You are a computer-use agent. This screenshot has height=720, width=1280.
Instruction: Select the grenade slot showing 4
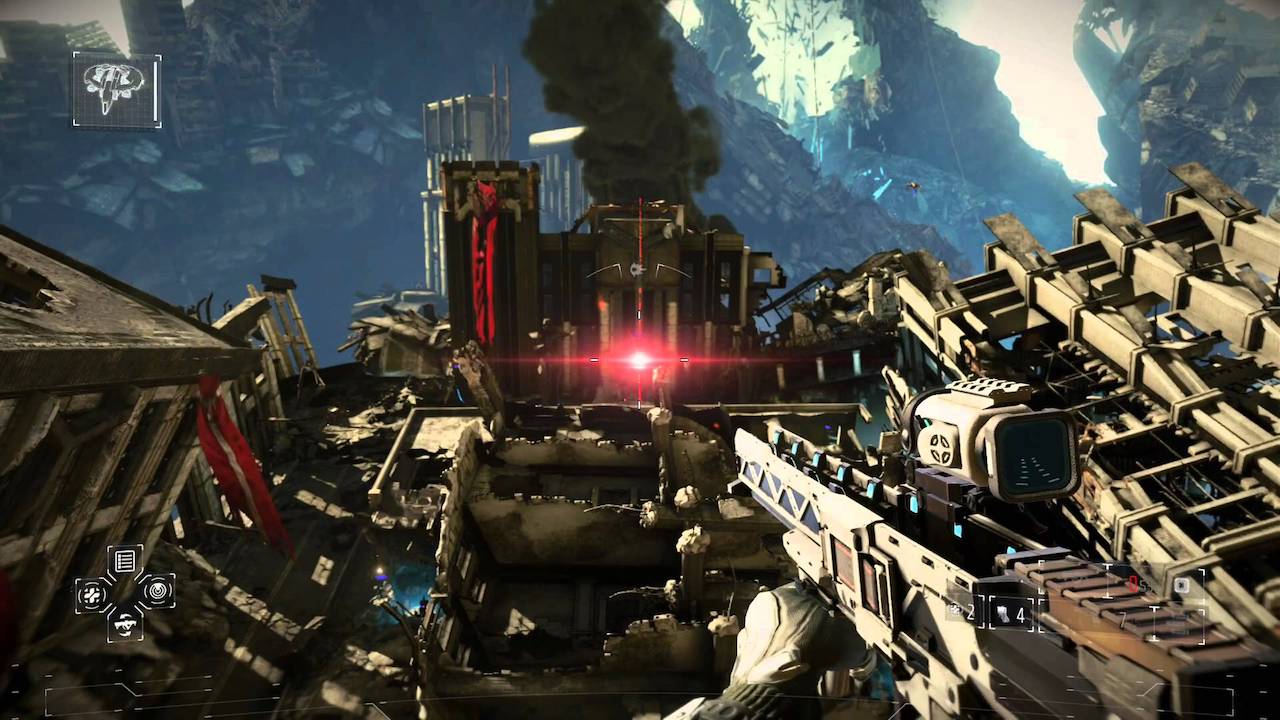[1012, 613]
